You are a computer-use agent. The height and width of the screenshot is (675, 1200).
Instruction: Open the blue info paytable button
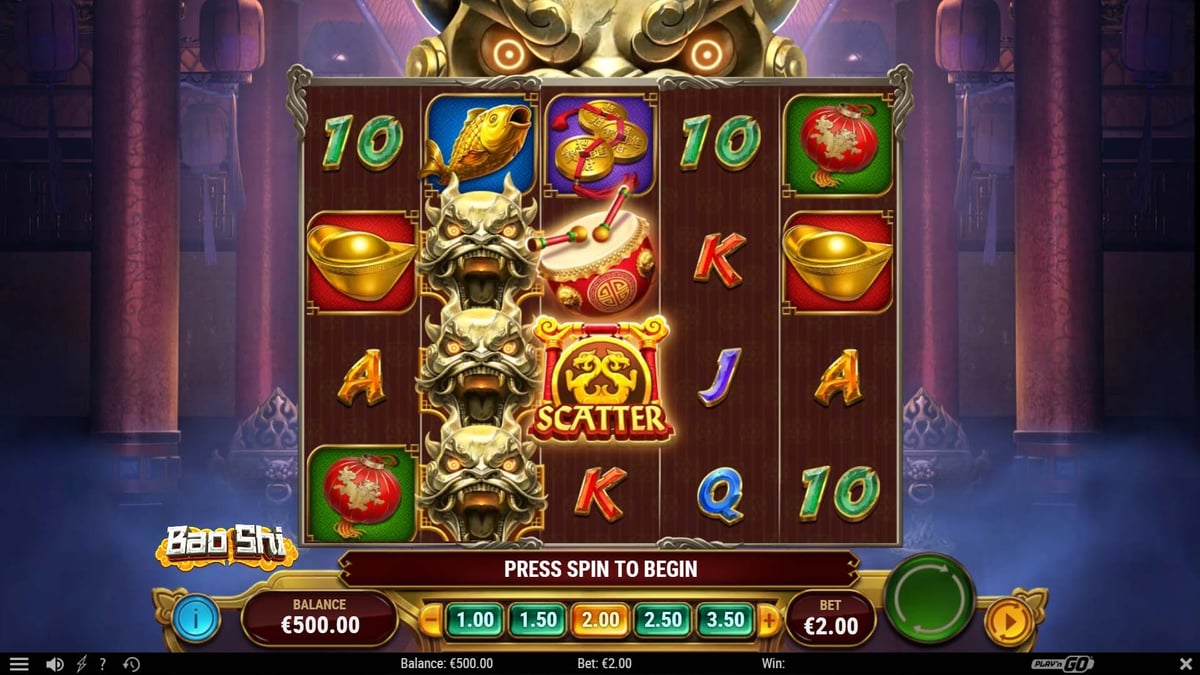[x=196, y=620]
